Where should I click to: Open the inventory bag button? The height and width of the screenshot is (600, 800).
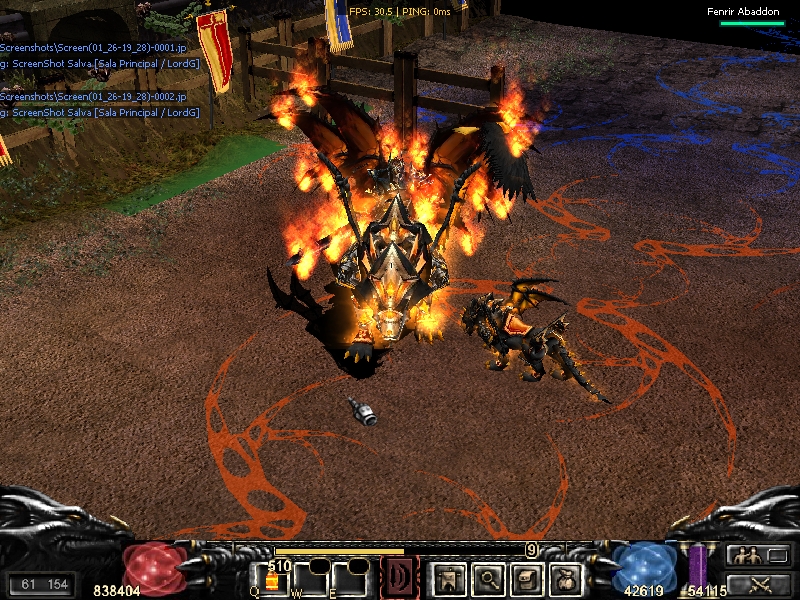point(567,577)
